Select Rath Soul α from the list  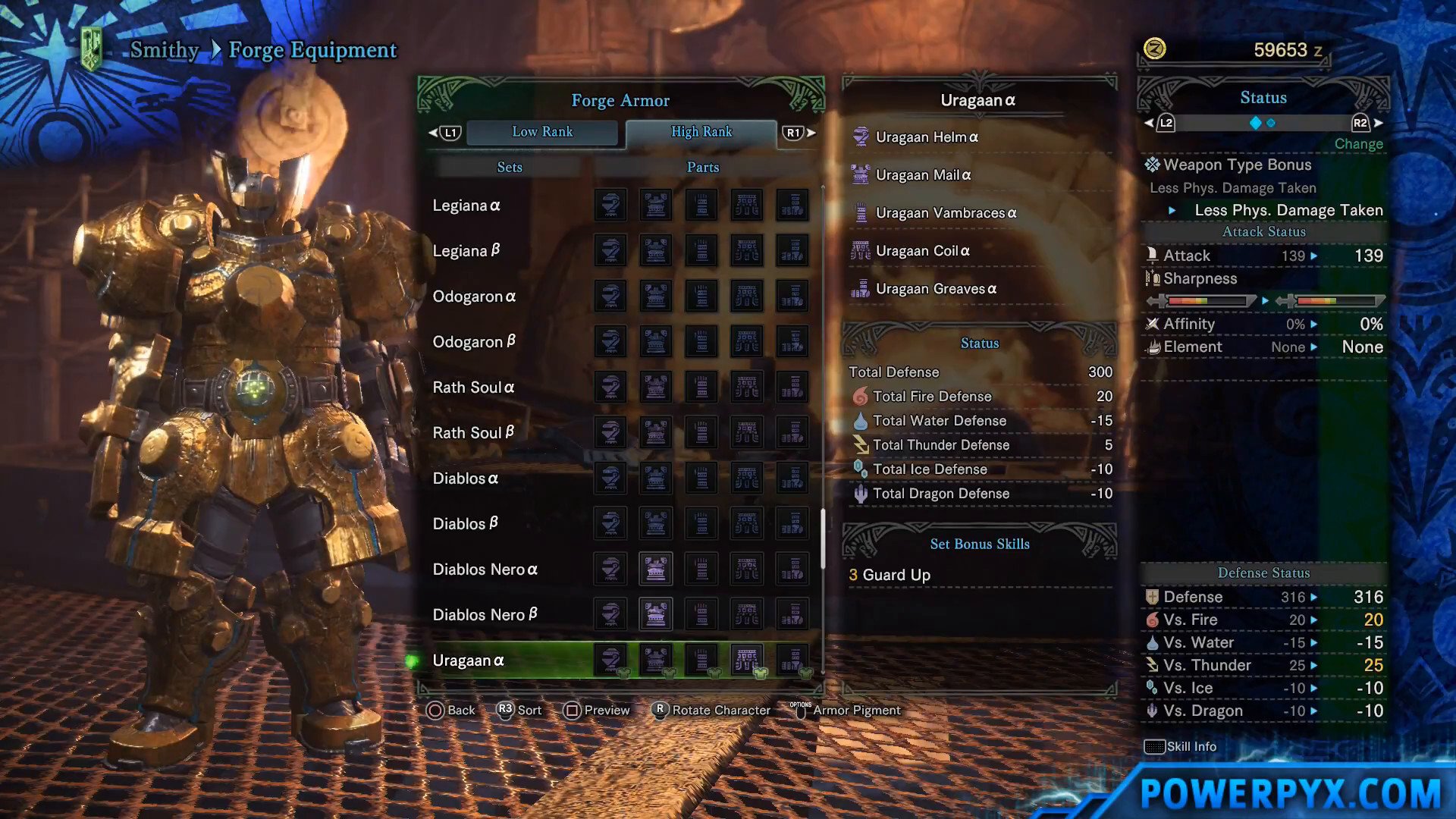[x=473, y=388]
